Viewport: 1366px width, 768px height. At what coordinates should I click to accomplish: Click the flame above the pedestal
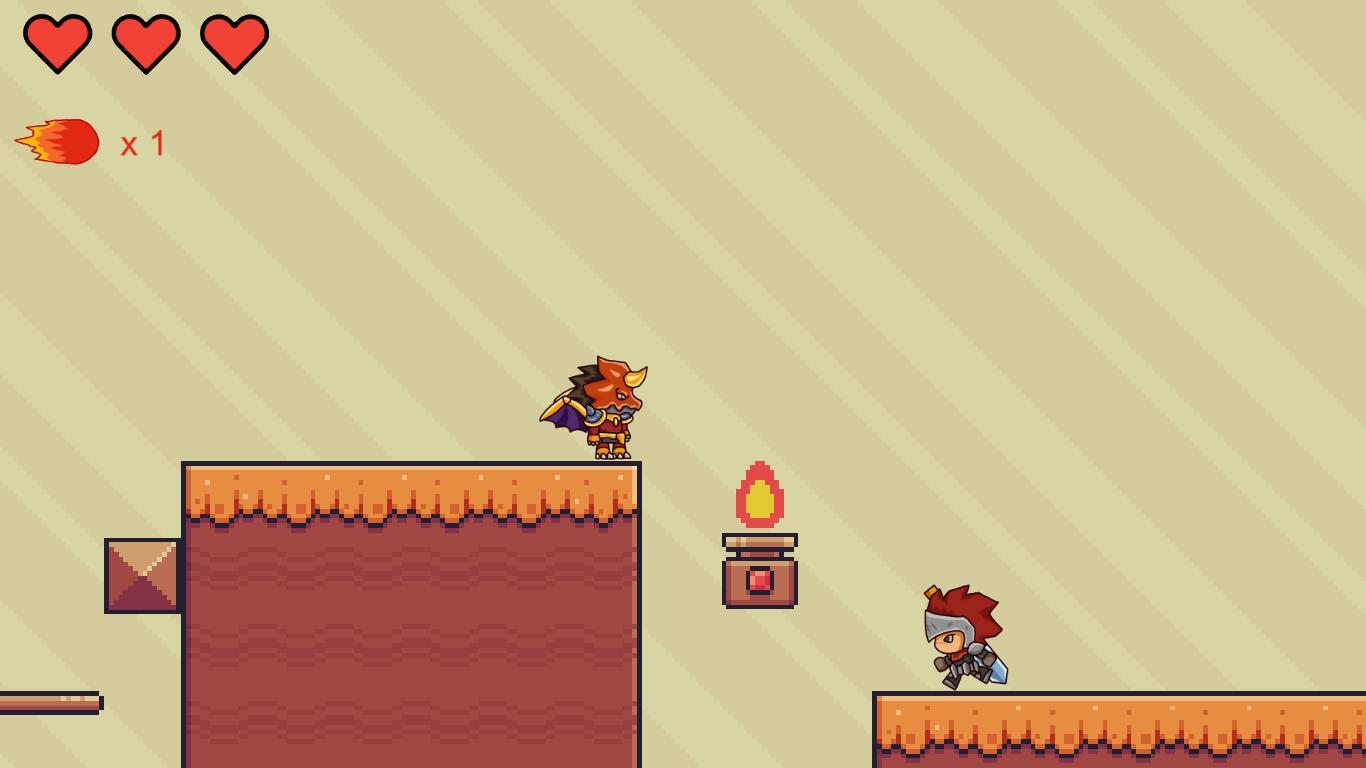758,495
